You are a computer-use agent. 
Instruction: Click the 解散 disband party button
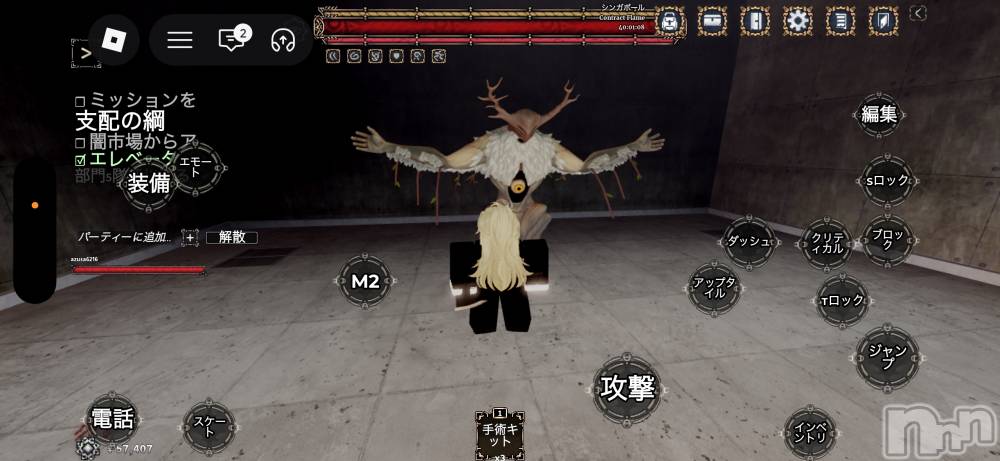[x=232, y=237]
